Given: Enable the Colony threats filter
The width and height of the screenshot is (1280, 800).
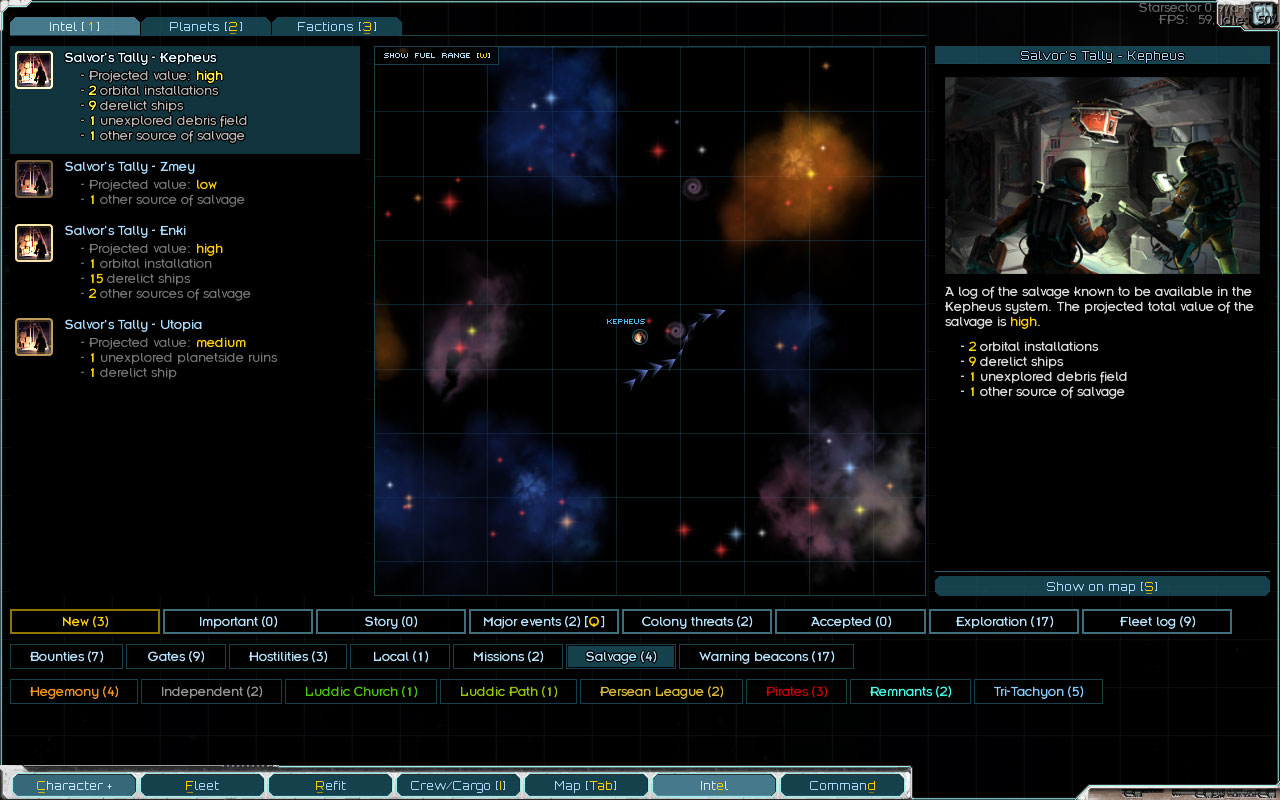Looking at the screenshot, I should [x=697, y=622].
